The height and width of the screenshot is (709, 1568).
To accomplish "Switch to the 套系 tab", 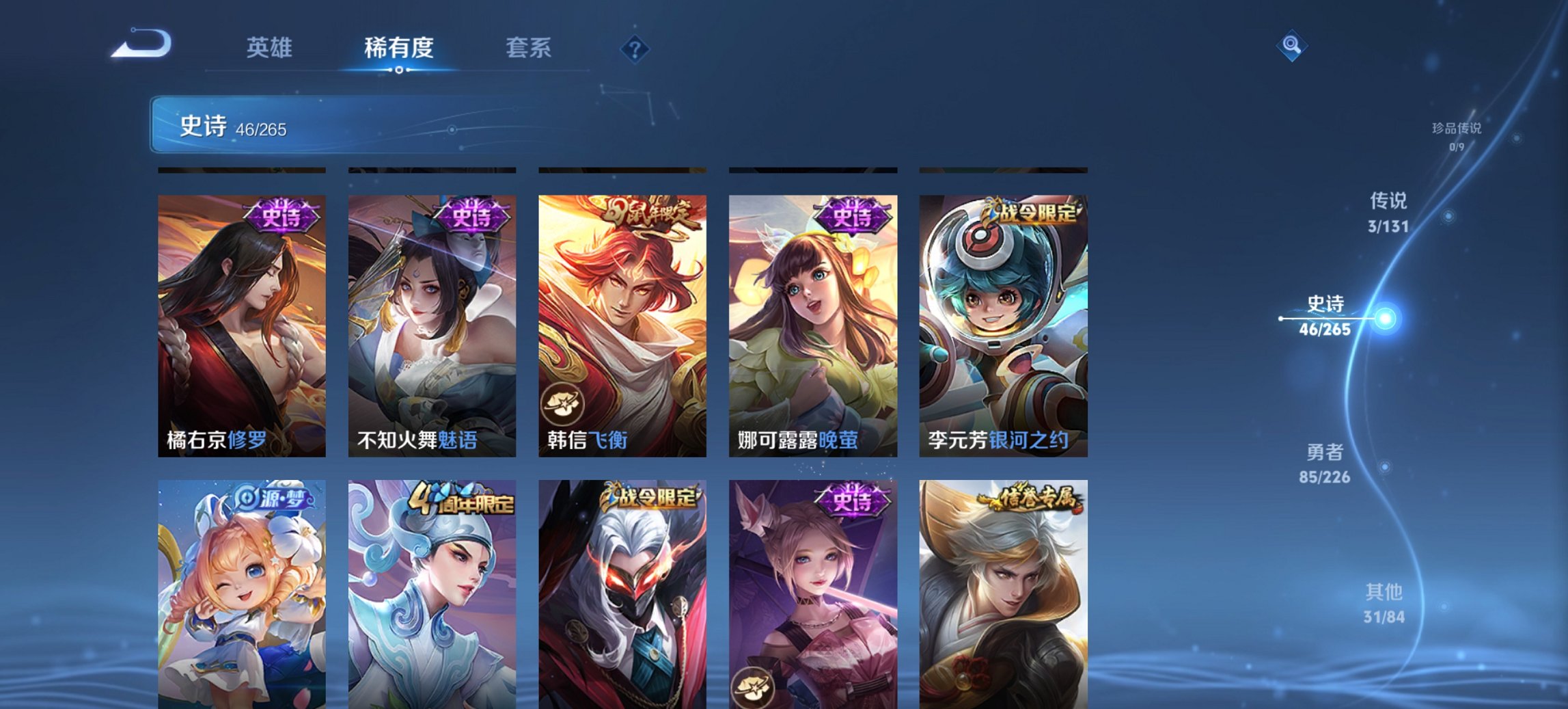I will 527,48.
